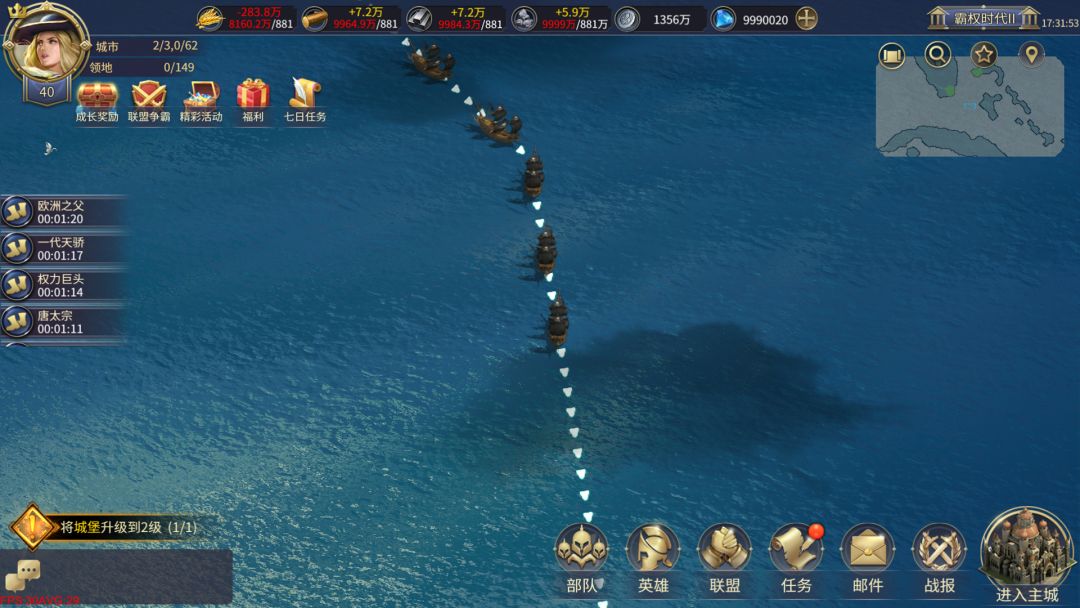Open the 霸权时代II era banner
1080x608 pixels.
pyautogui.click(x=983, y=19)
